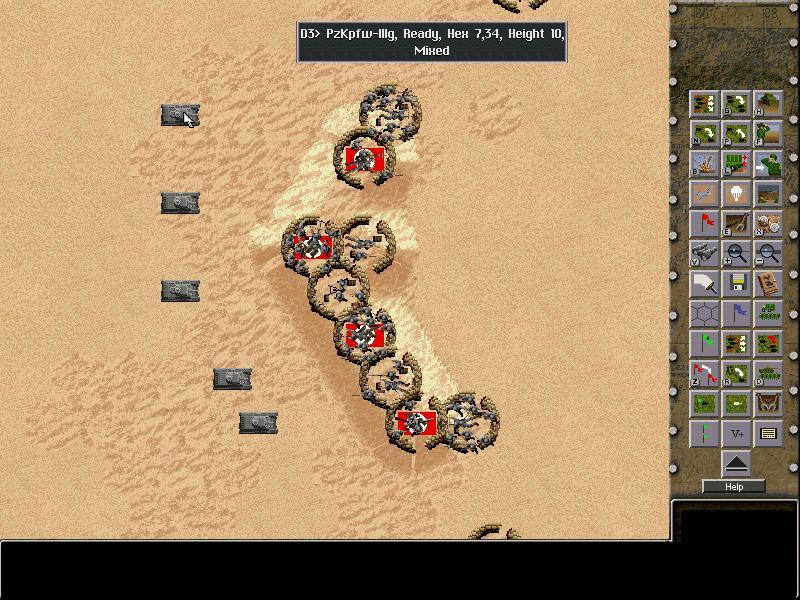
Task: Open the brown book icon
Action: 767,284
